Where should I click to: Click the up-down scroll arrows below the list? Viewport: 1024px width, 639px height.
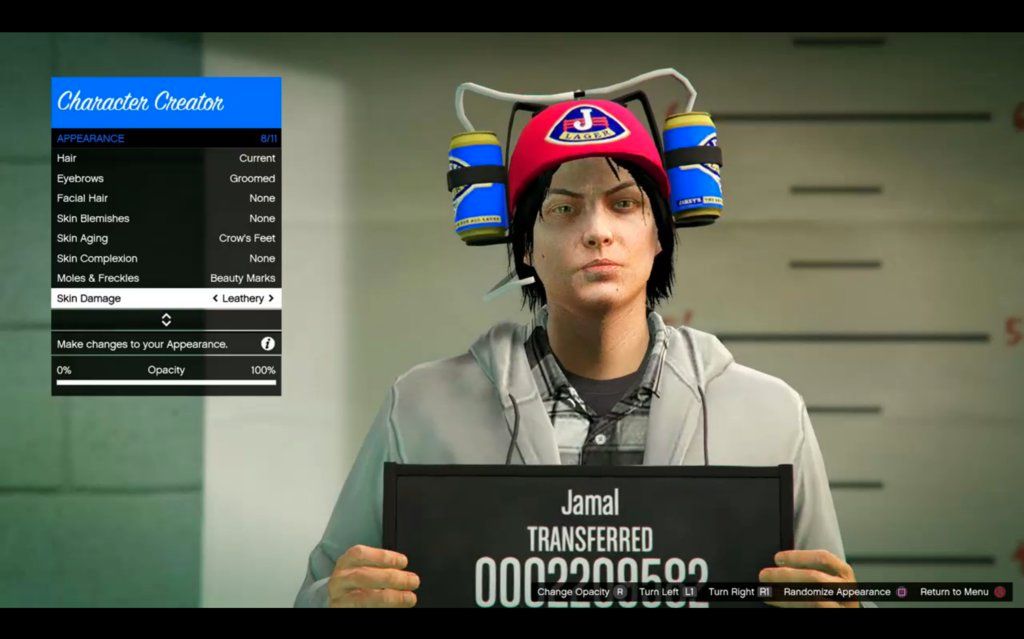point(166,320)
